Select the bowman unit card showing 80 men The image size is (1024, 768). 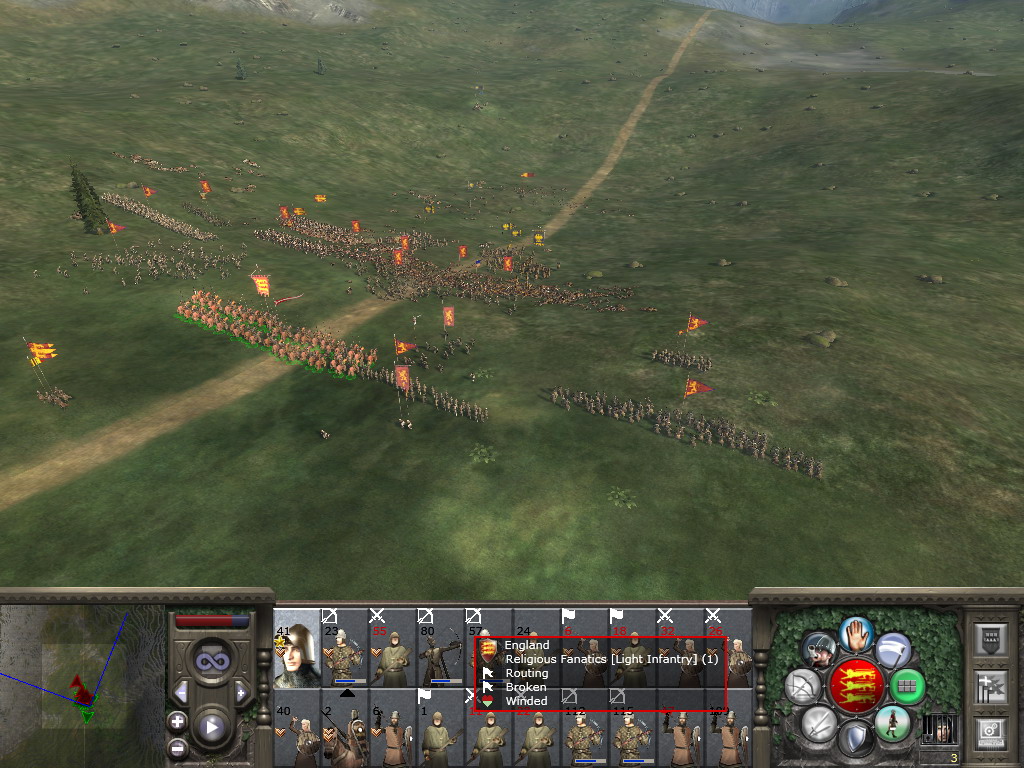(440, 648)
